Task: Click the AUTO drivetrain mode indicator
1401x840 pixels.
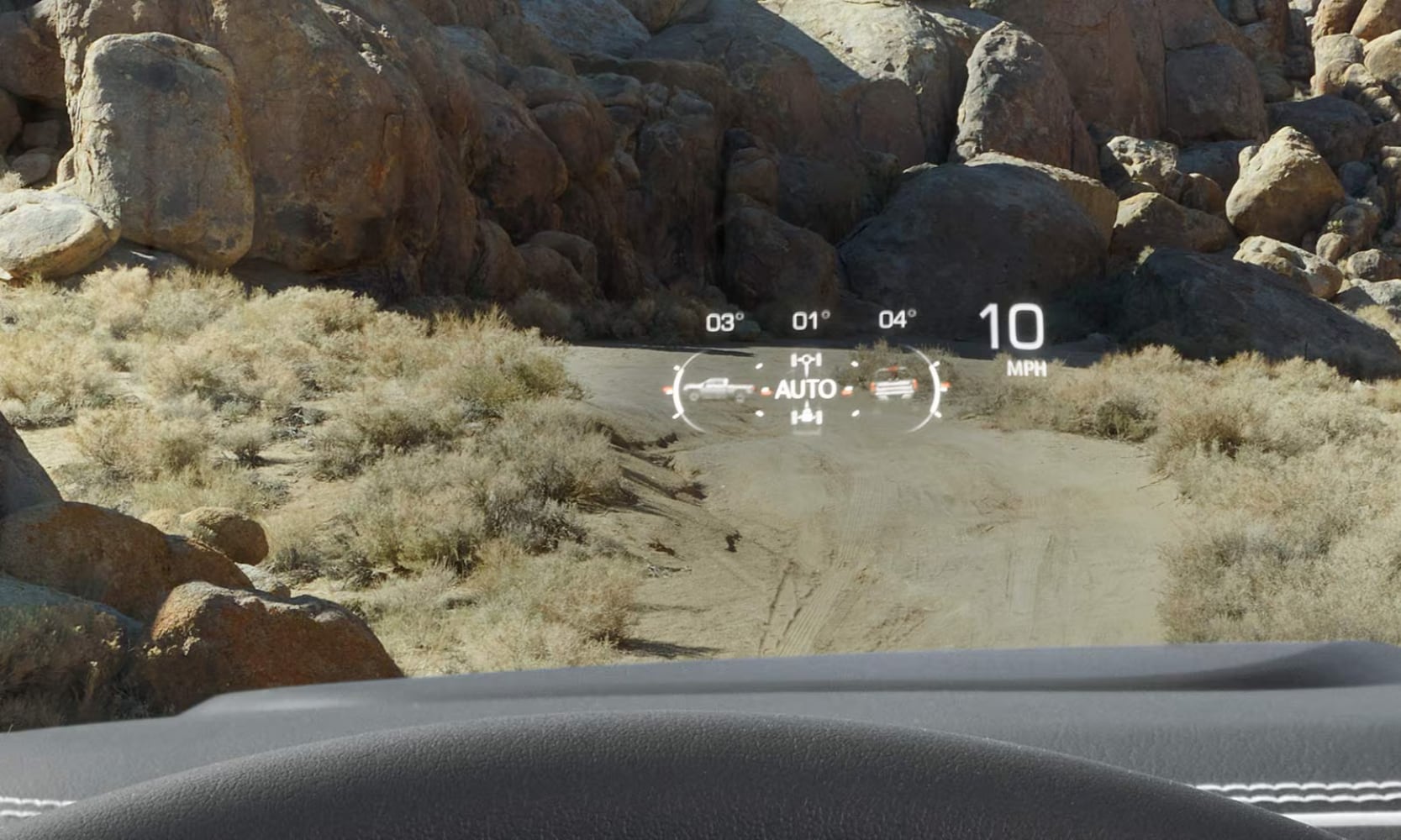Action: 805,389
